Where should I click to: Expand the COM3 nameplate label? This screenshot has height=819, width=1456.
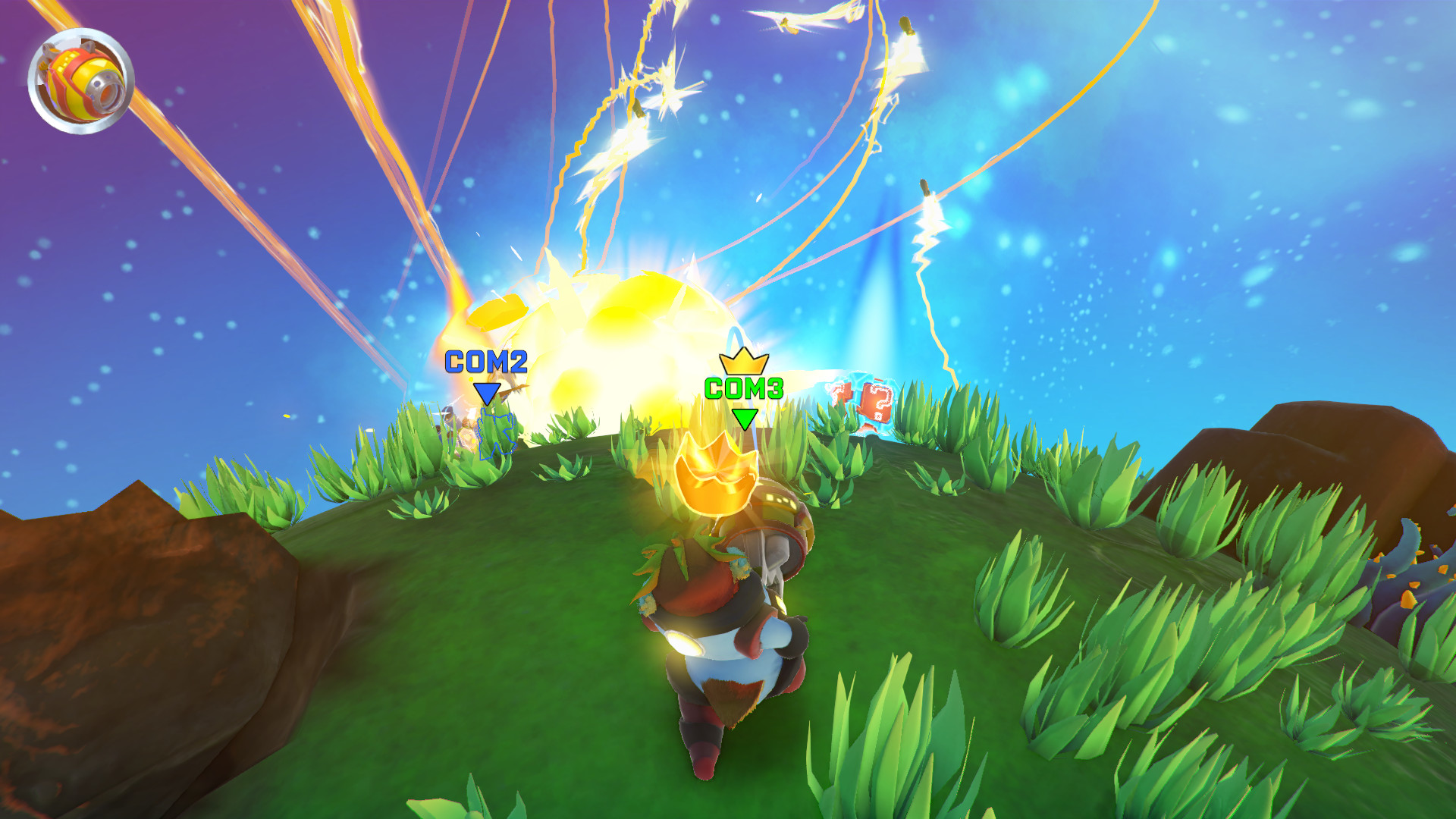click(745, 389)
